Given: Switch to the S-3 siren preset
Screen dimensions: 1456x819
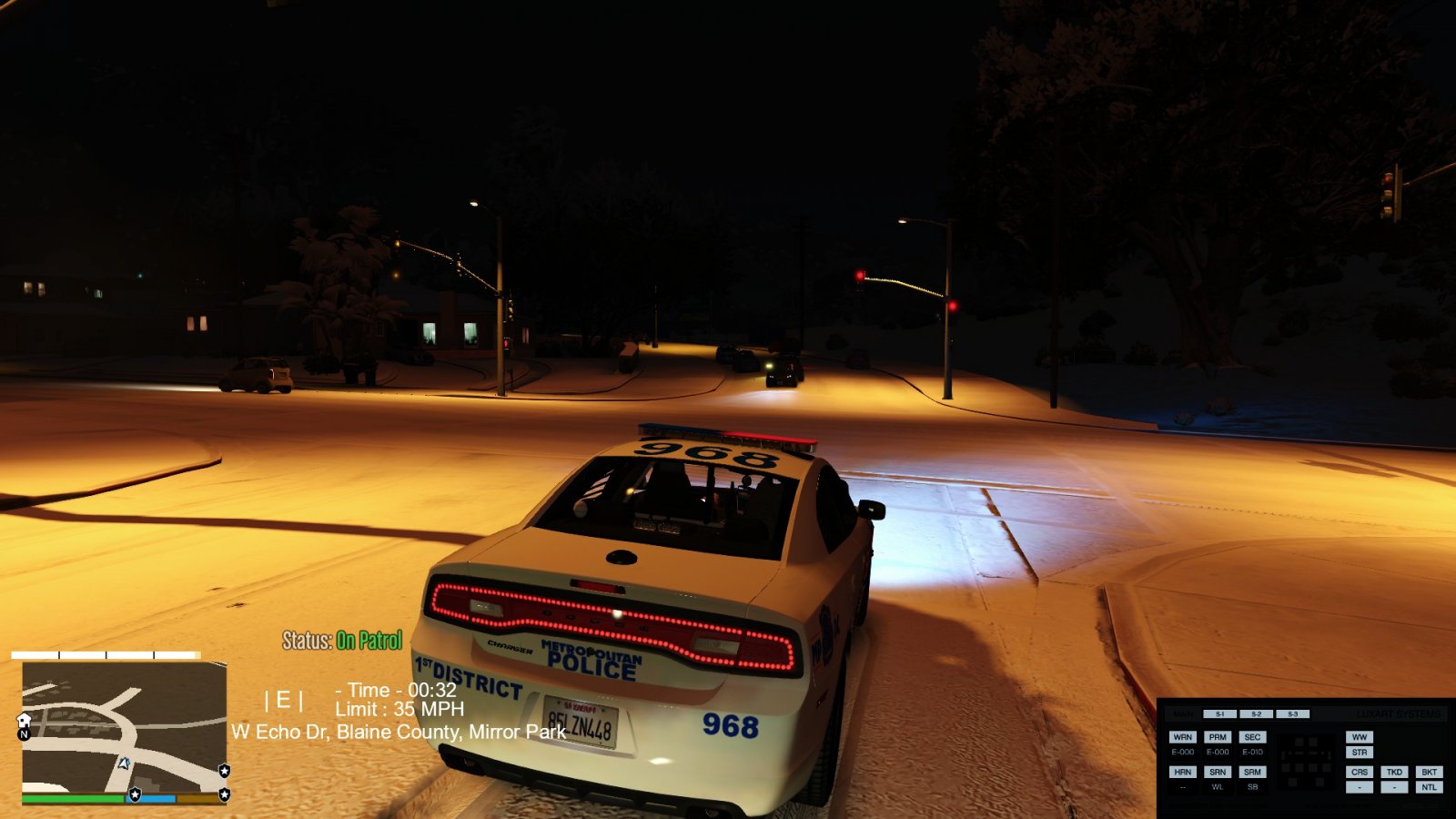Looking at the screenshot, I should [x=1292, y=714].
